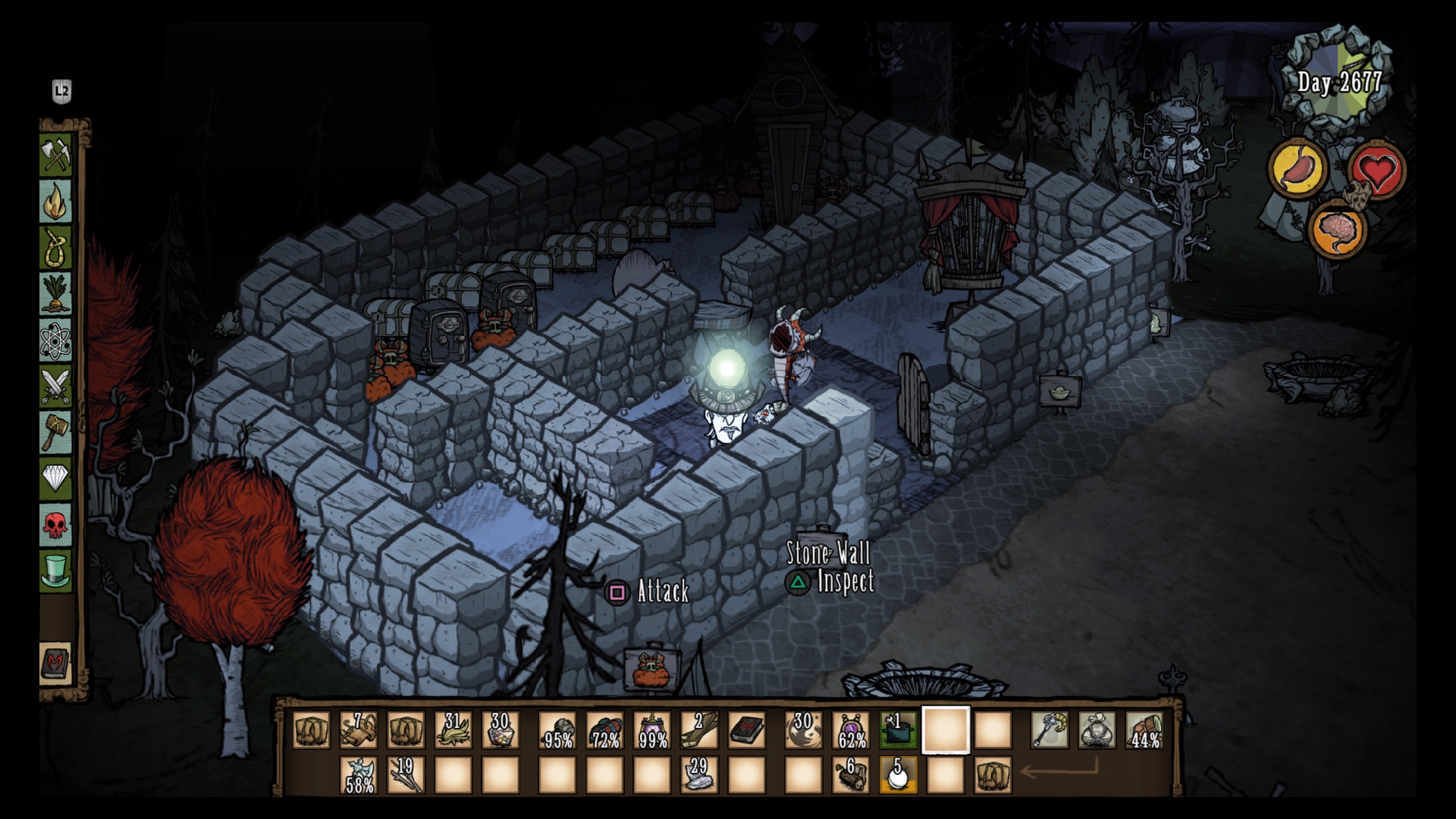The height and width of the screenshot is (819, 1456).
Task: Open the Fight crossed-swords tab
Action: [x=56, y=387]
